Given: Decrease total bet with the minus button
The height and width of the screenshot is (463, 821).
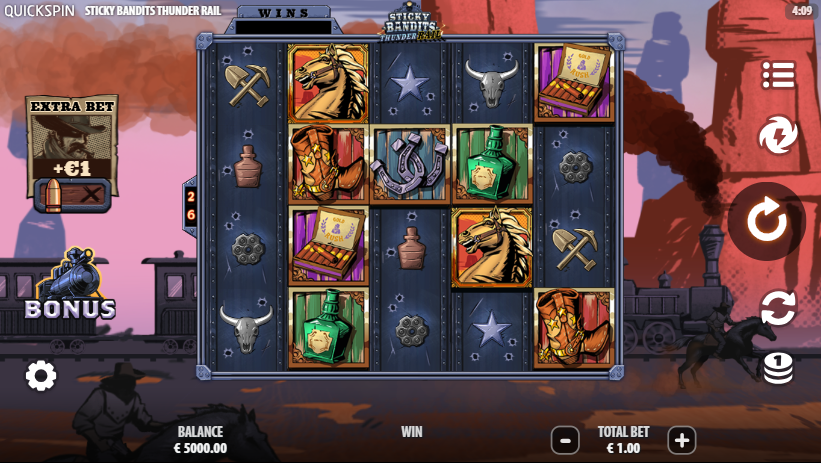Looking at the screenshot, I should [x=565, y=440].
